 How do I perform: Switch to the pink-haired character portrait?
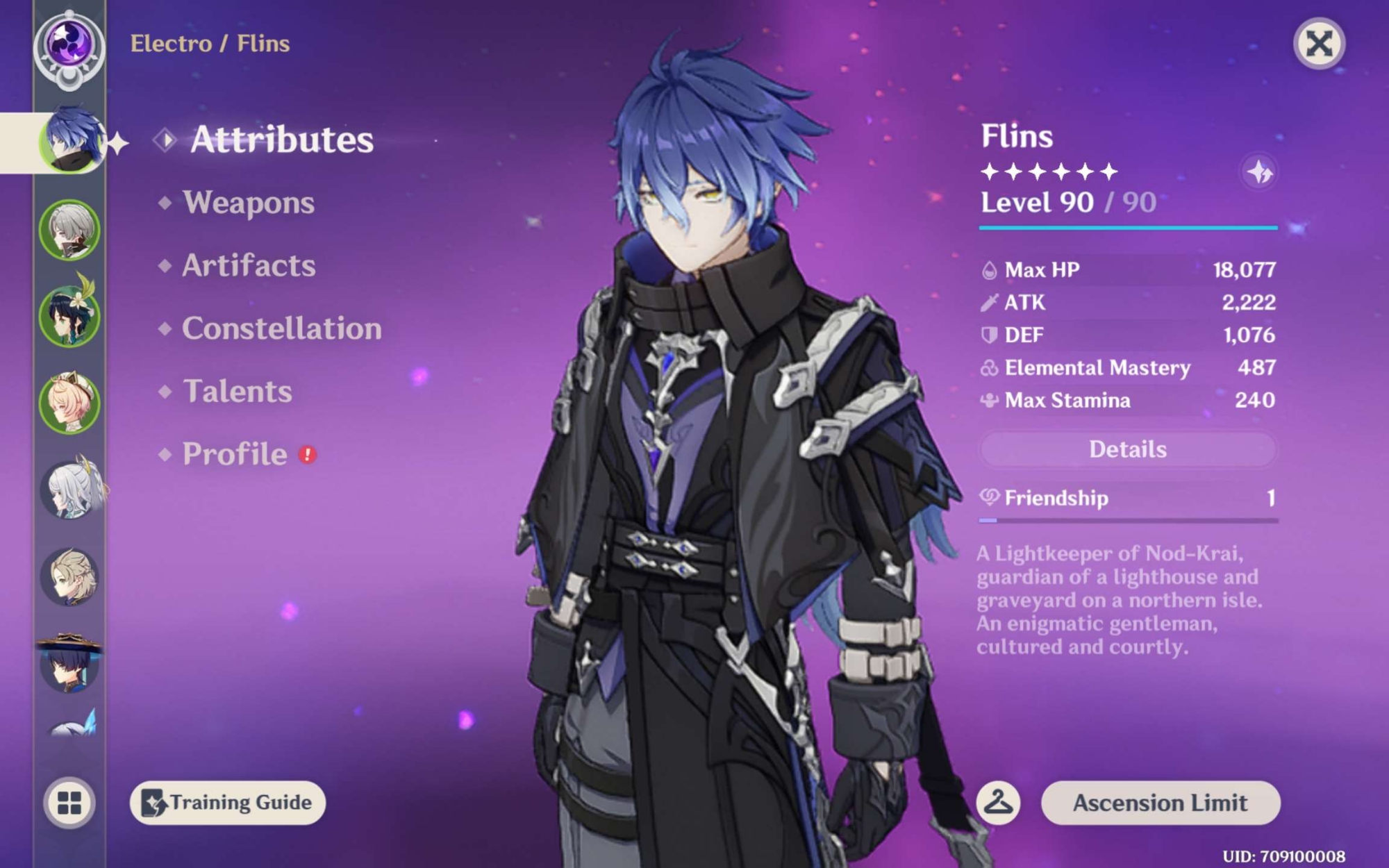coord(69,403)
